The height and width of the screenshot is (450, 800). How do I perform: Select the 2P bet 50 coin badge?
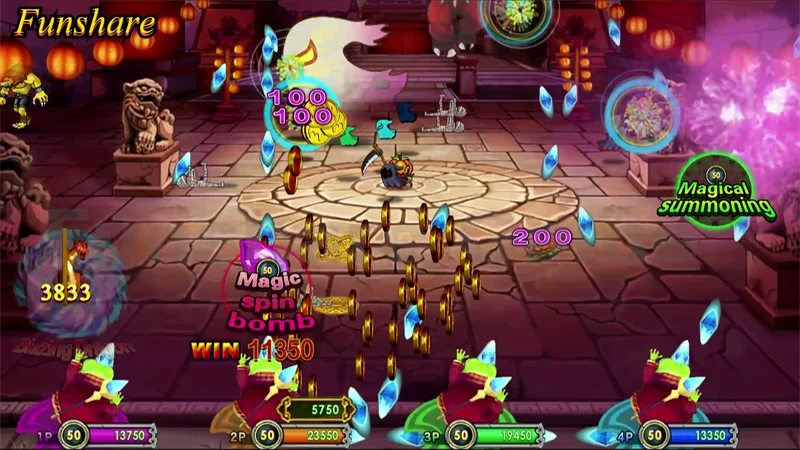click(266, 435)
